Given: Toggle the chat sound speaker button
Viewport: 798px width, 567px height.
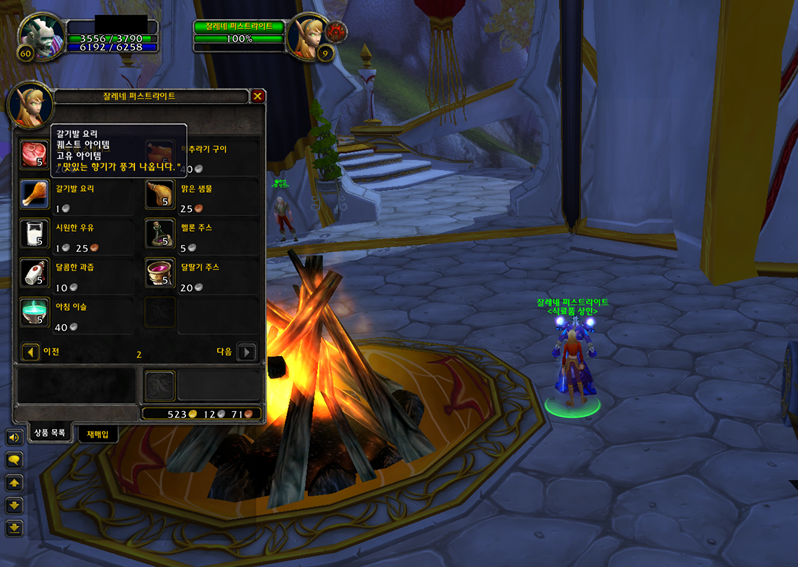Looking at the screenshot, I should (x=14, y=437).
